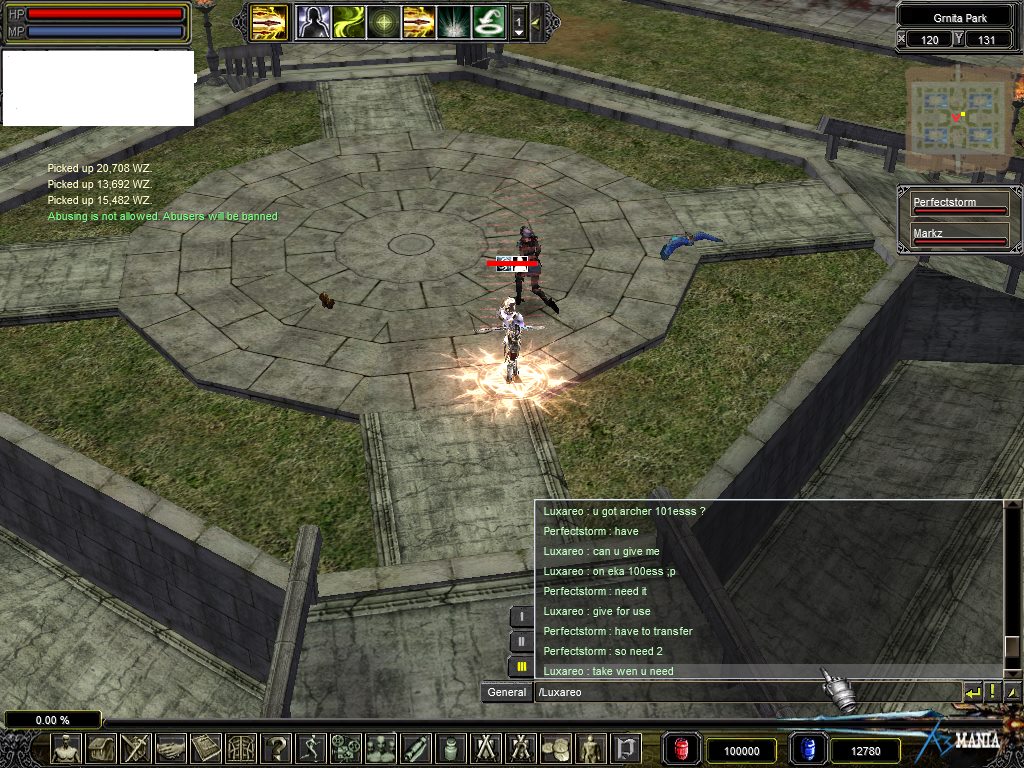Open the question mark help button
Screen dimensions: 1024x768
[x=277, y=748]
